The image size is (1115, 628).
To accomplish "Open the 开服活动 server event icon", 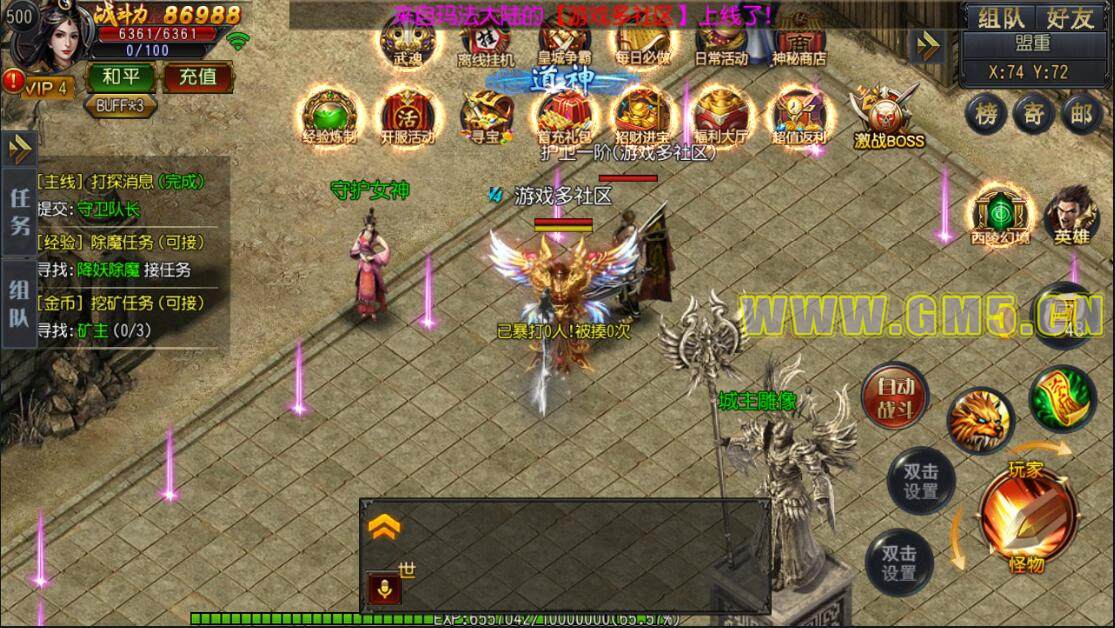I will (x=406, y=113).
